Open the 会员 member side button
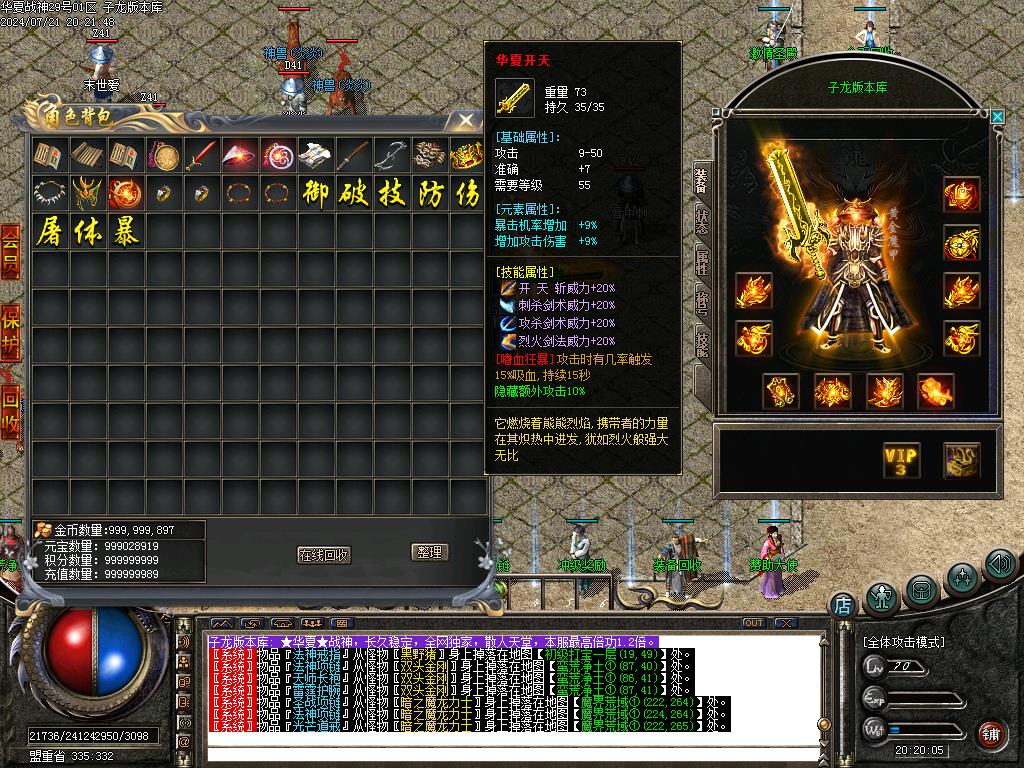The width and height of the screenshot is (1024, 768). click(x=10, y=250)
